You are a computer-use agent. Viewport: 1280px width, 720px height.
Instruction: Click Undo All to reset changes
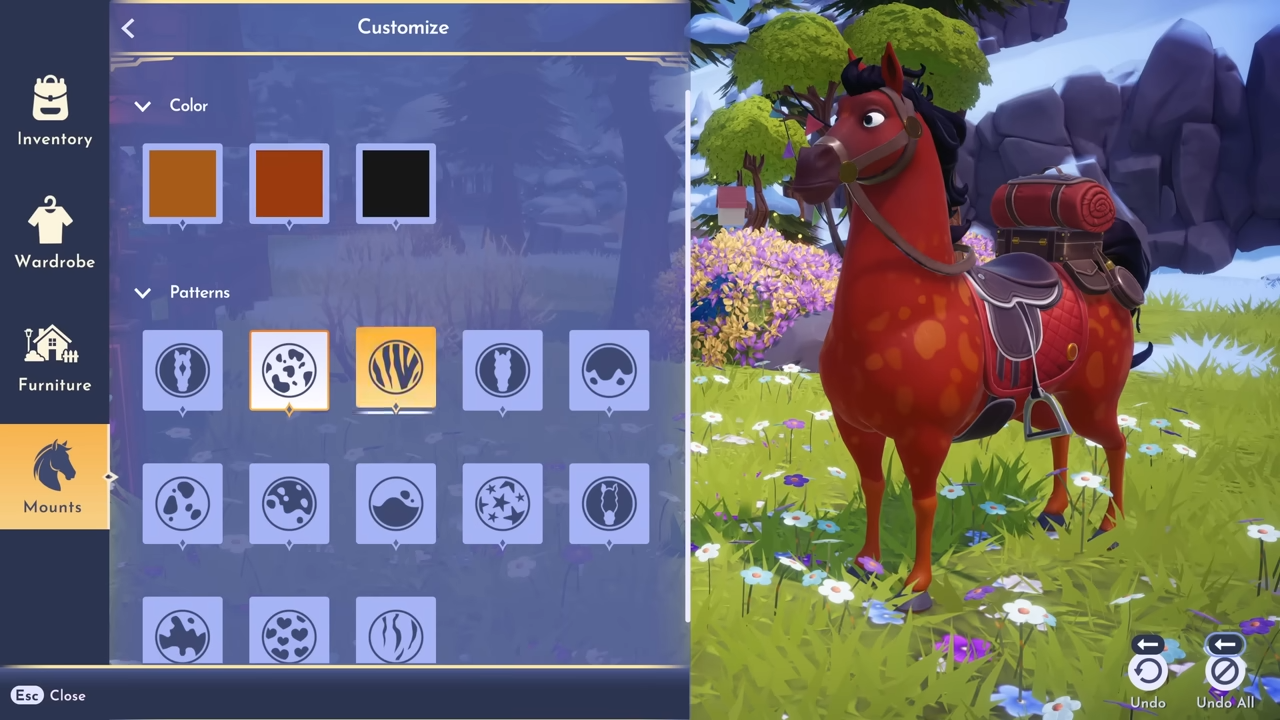click(x=1224, y=672)
